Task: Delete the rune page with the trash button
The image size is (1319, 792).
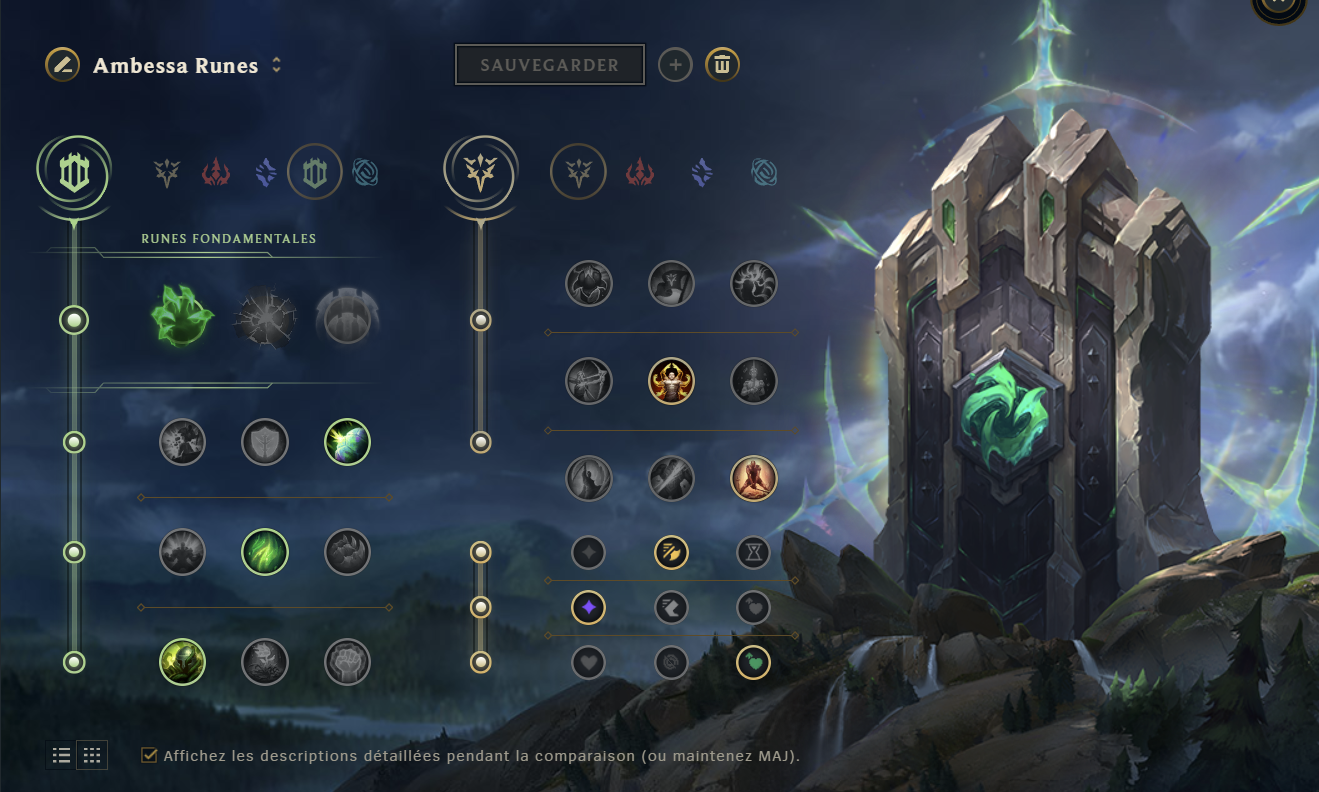Action: (x=722, y=64)
